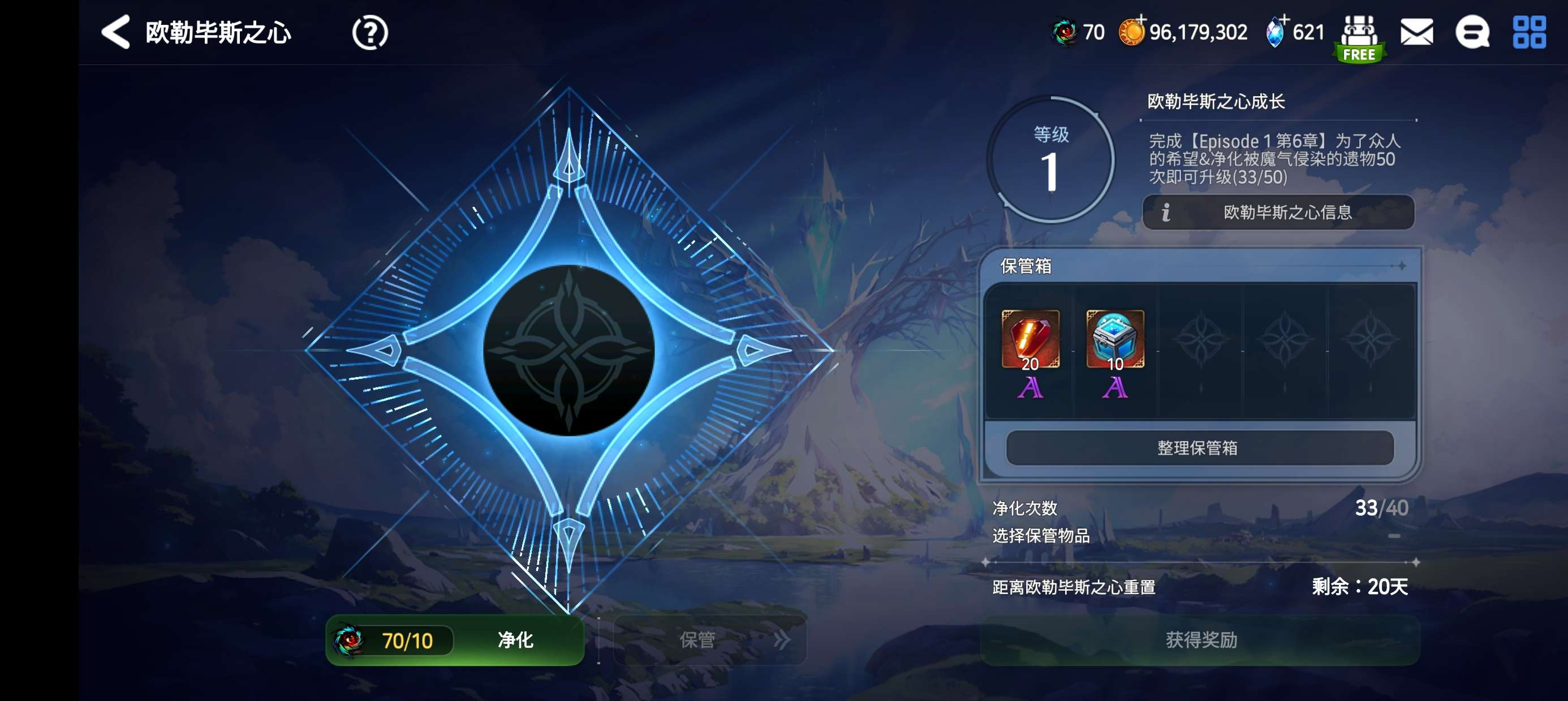The width and height of the screenshot is (1568, 701).
Task: Tap the purification token icon beside 70
Action: tap(1065, 32)
